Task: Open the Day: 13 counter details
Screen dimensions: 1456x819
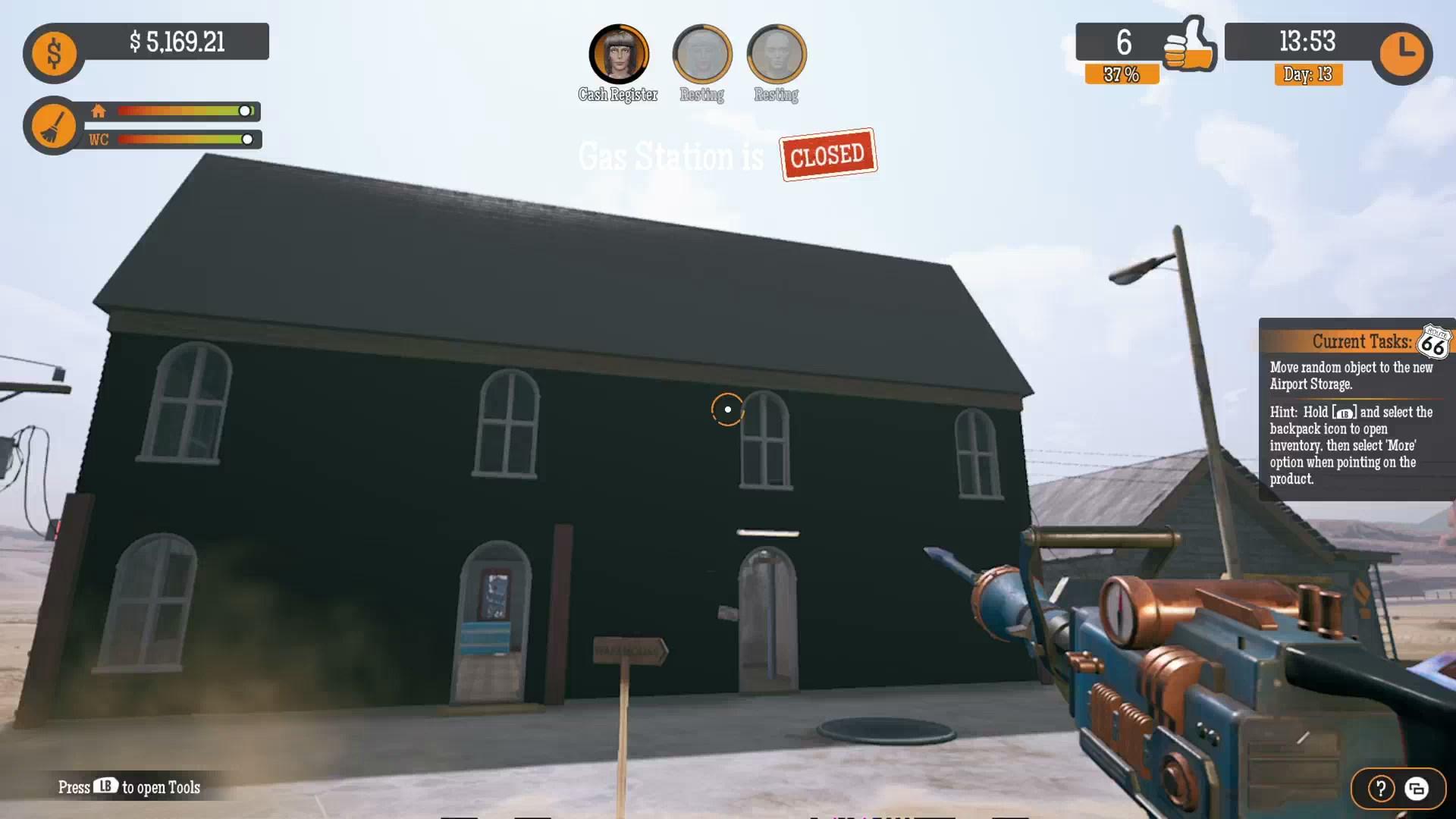Action: pyautogui.click(x=1307, y=75)
